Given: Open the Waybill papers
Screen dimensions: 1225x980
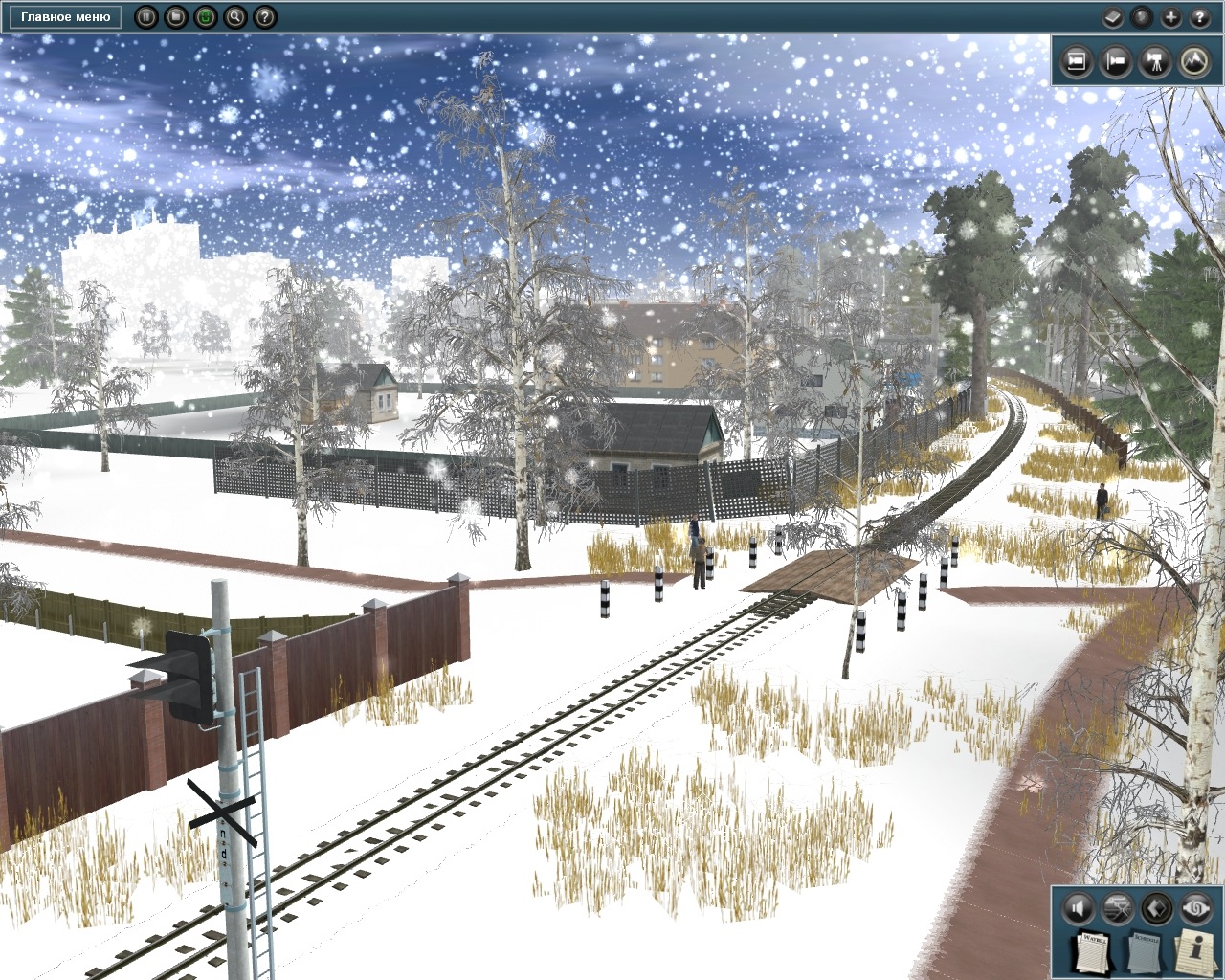Looking at the screenshot, I should 1092,951.
